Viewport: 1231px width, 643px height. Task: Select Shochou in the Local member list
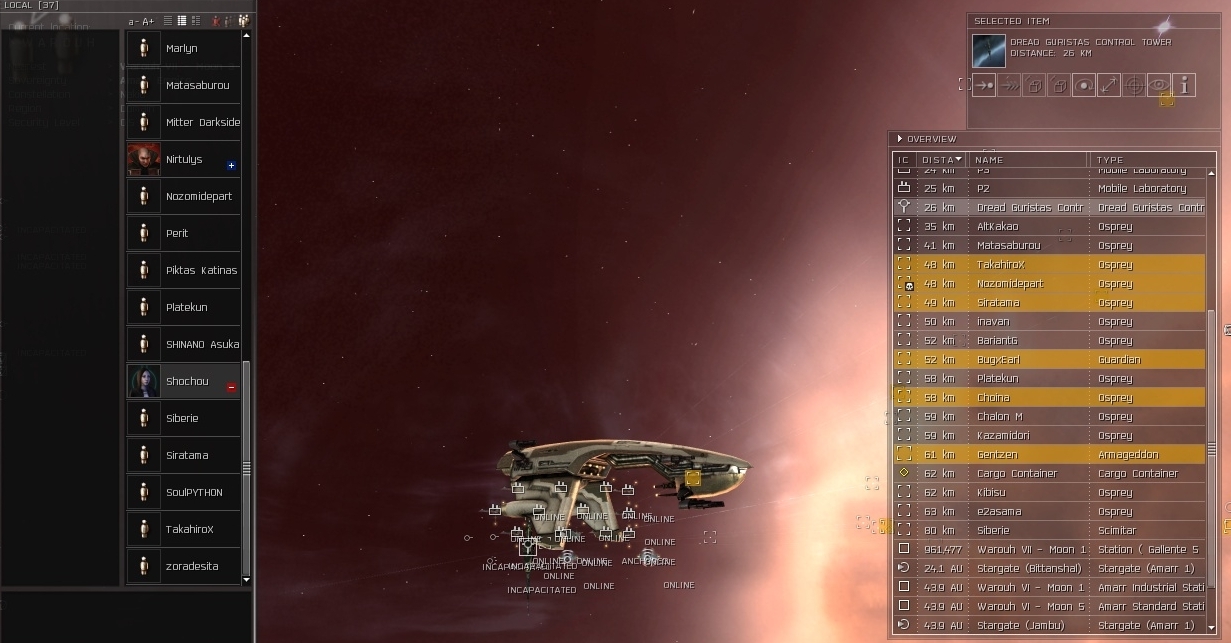tap(186, 381)
